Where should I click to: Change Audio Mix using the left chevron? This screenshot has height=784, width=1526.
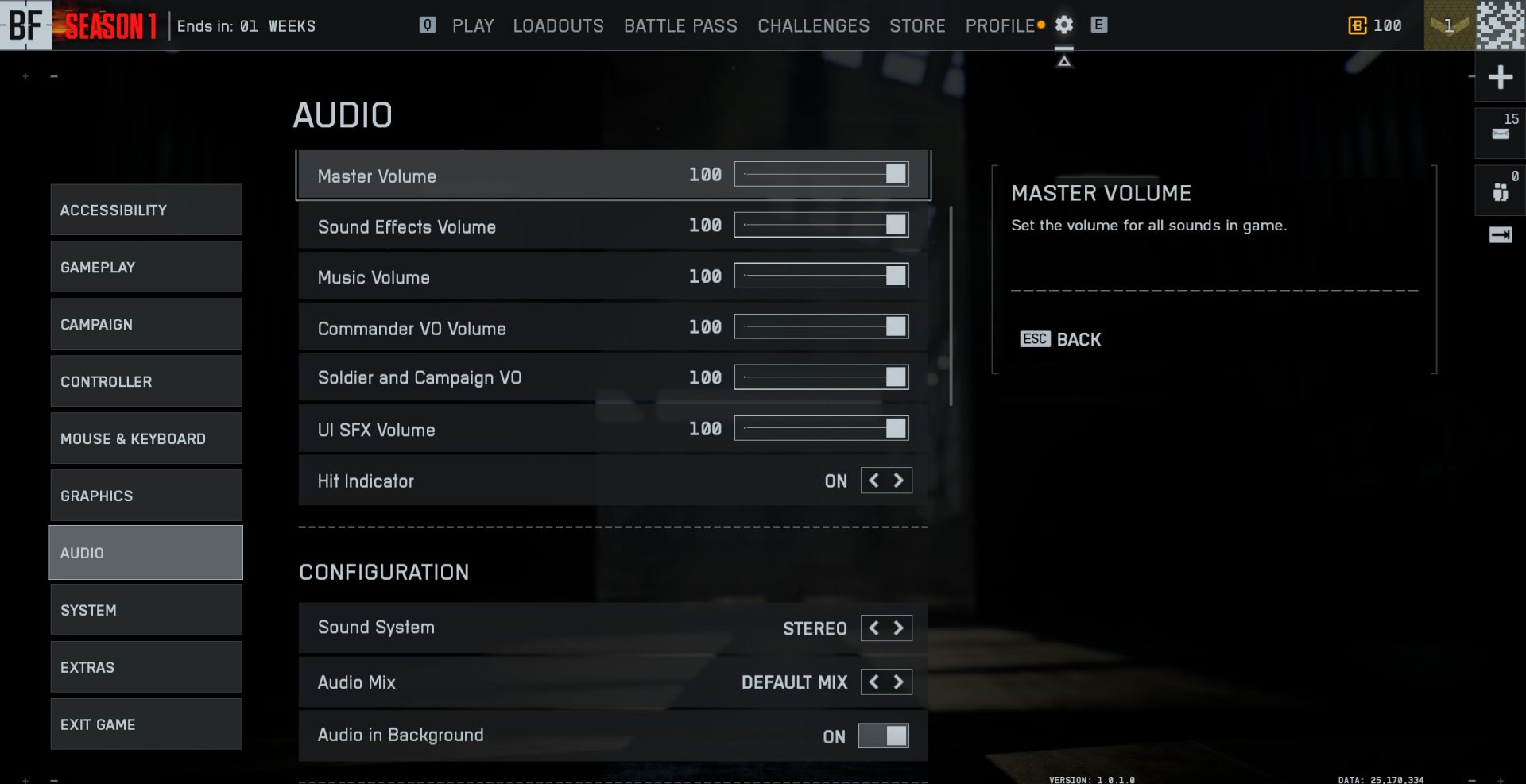[872, 682]
